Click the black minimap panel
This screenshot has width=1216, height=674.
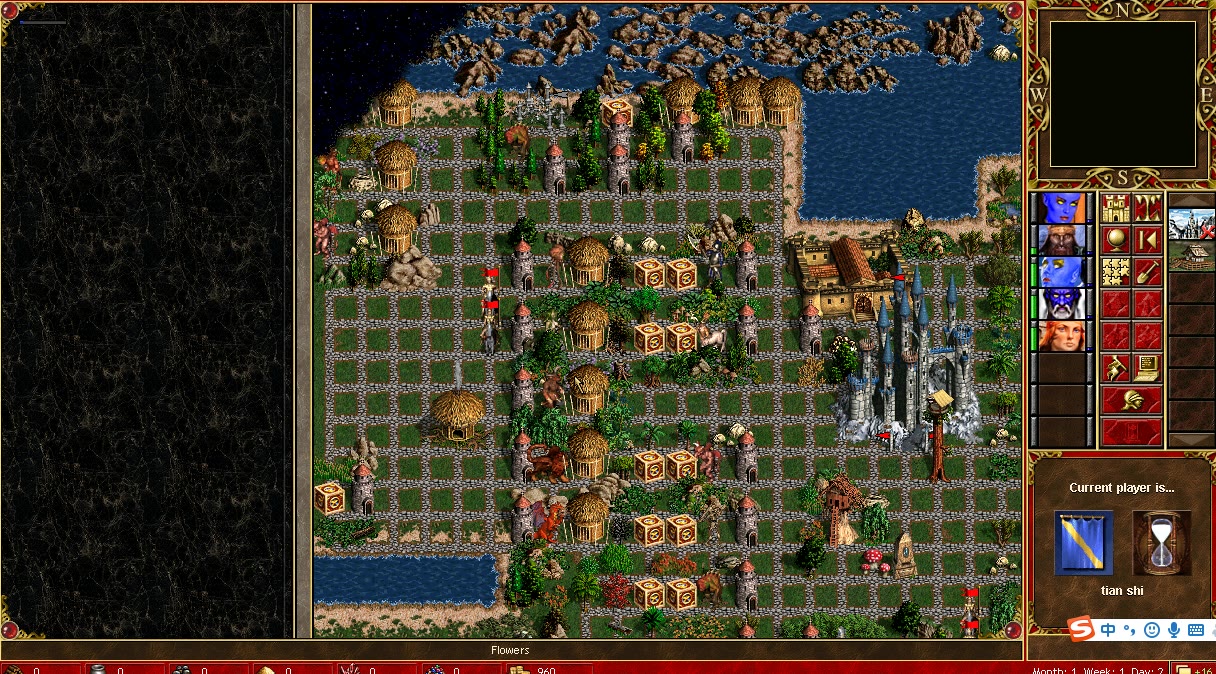pyautogui.click(x=1122, y=94)
